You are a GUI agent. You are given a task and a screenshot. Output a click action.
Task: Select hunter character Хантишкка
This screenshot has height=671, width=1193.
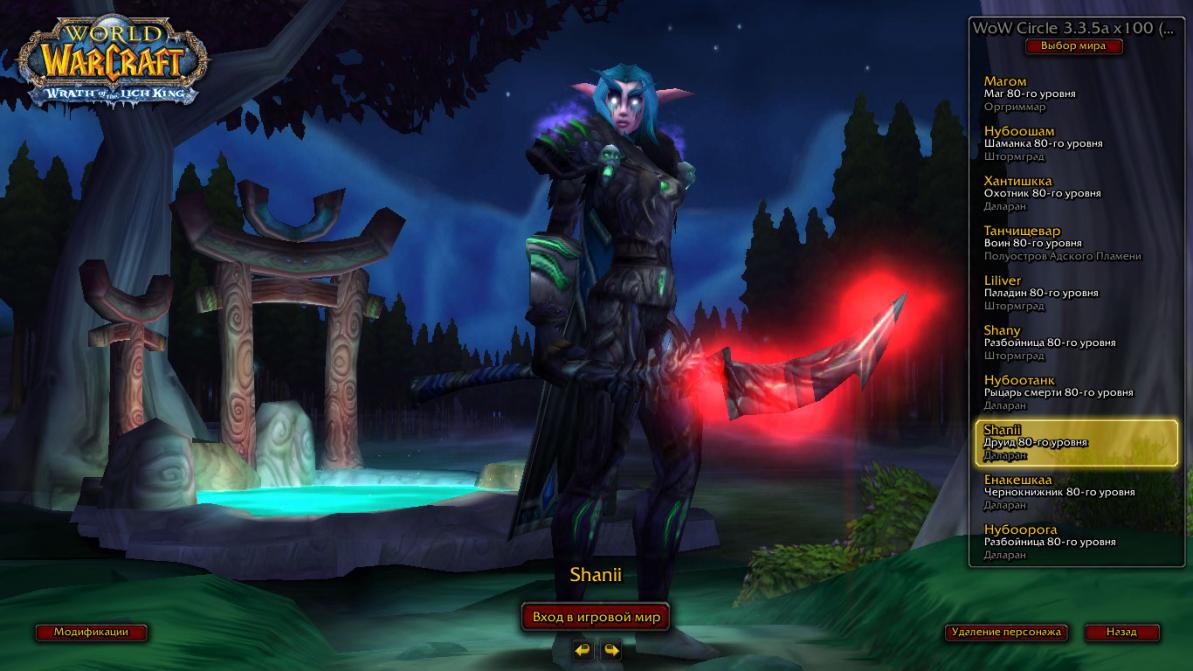[x=1075, y=193]
